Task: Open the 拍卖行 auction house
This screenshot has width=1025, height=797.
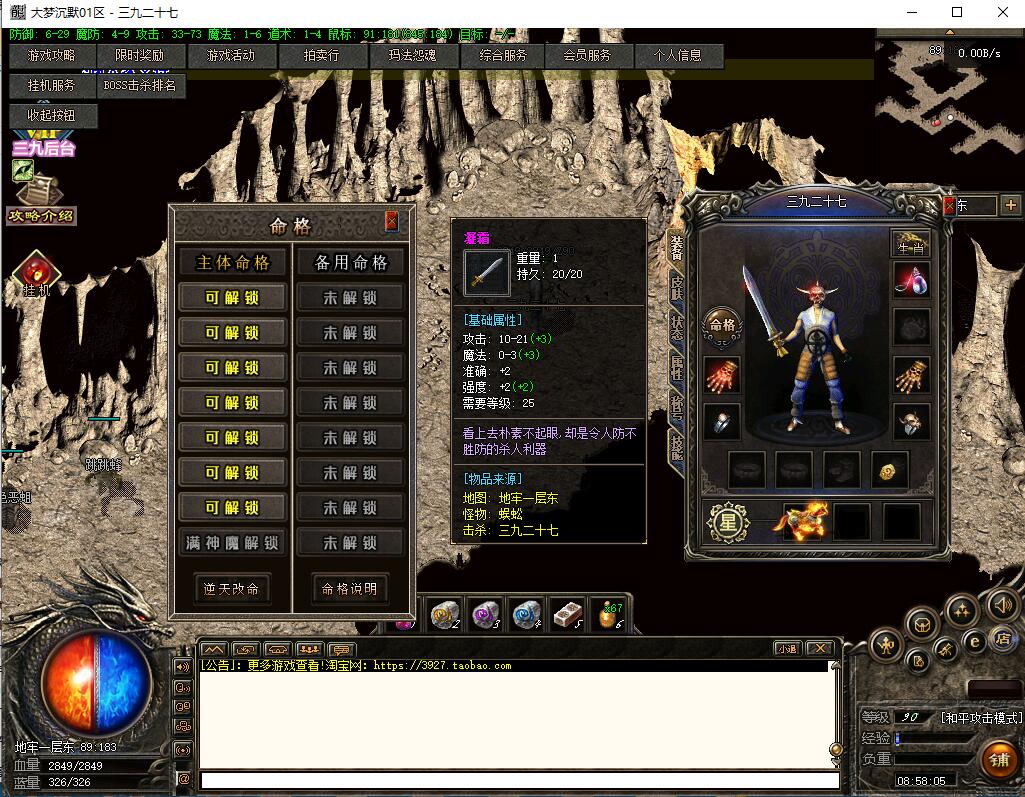Action: pos(321,56)
